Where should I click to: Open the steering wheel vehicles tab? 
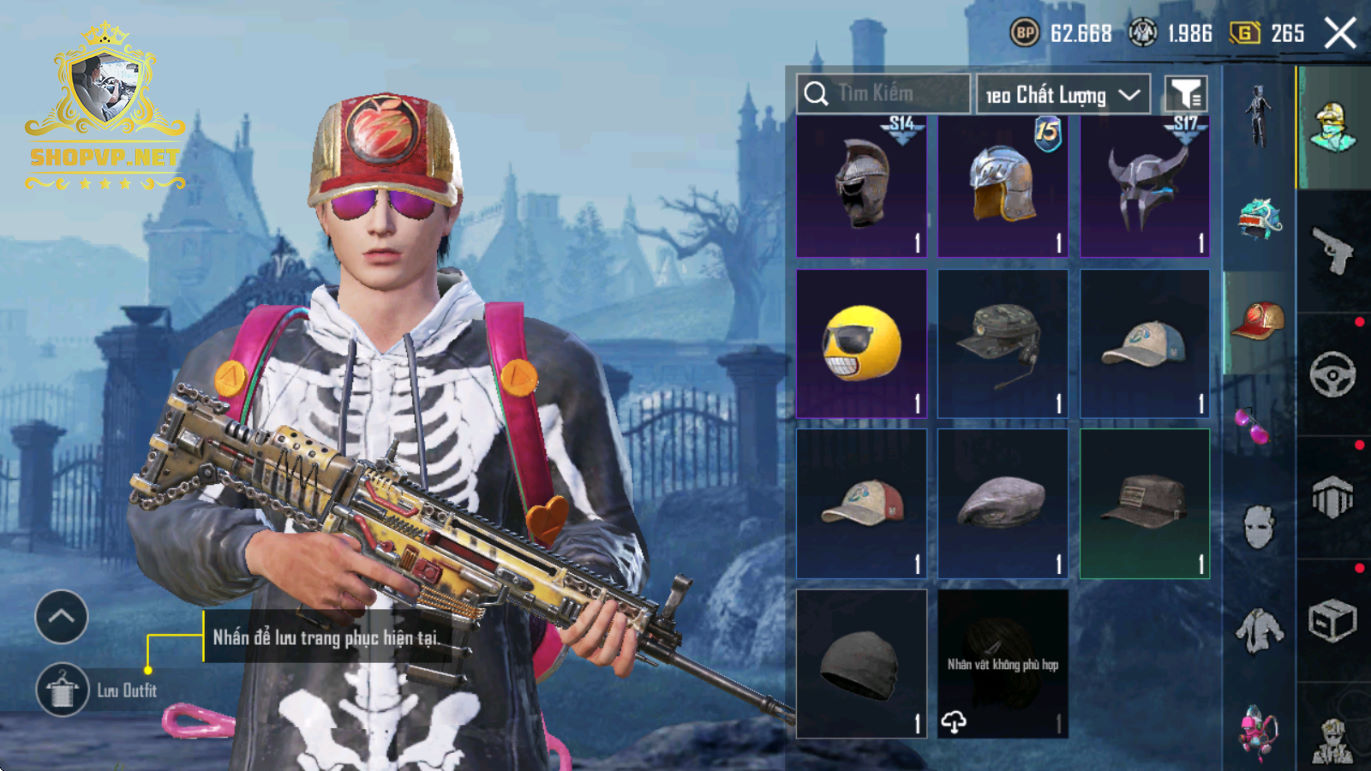pos(1333,375)
